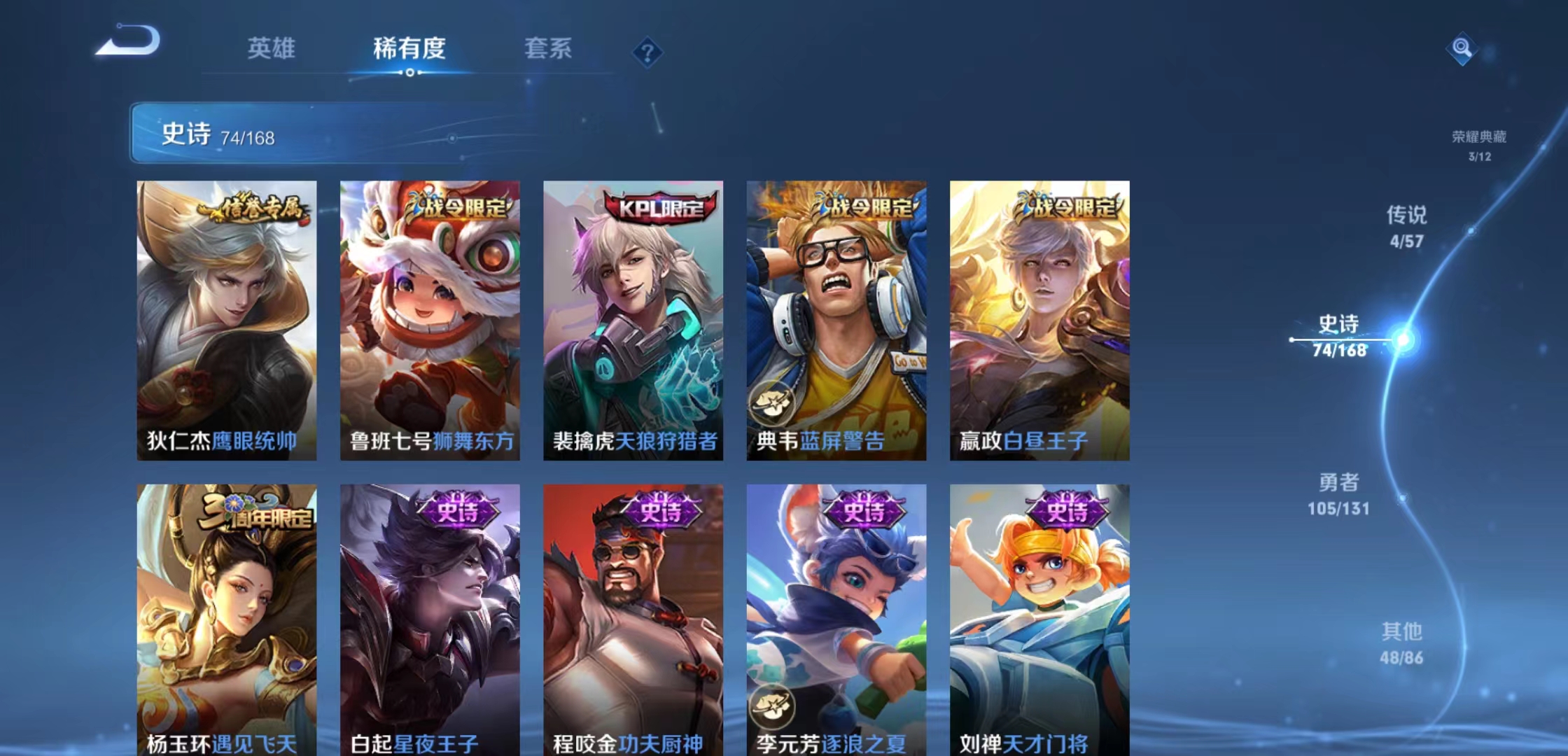Viewport: 1568px width, 756px height.
Task: Switch to the 套系 tab
Action: click(x=547, y=50)
